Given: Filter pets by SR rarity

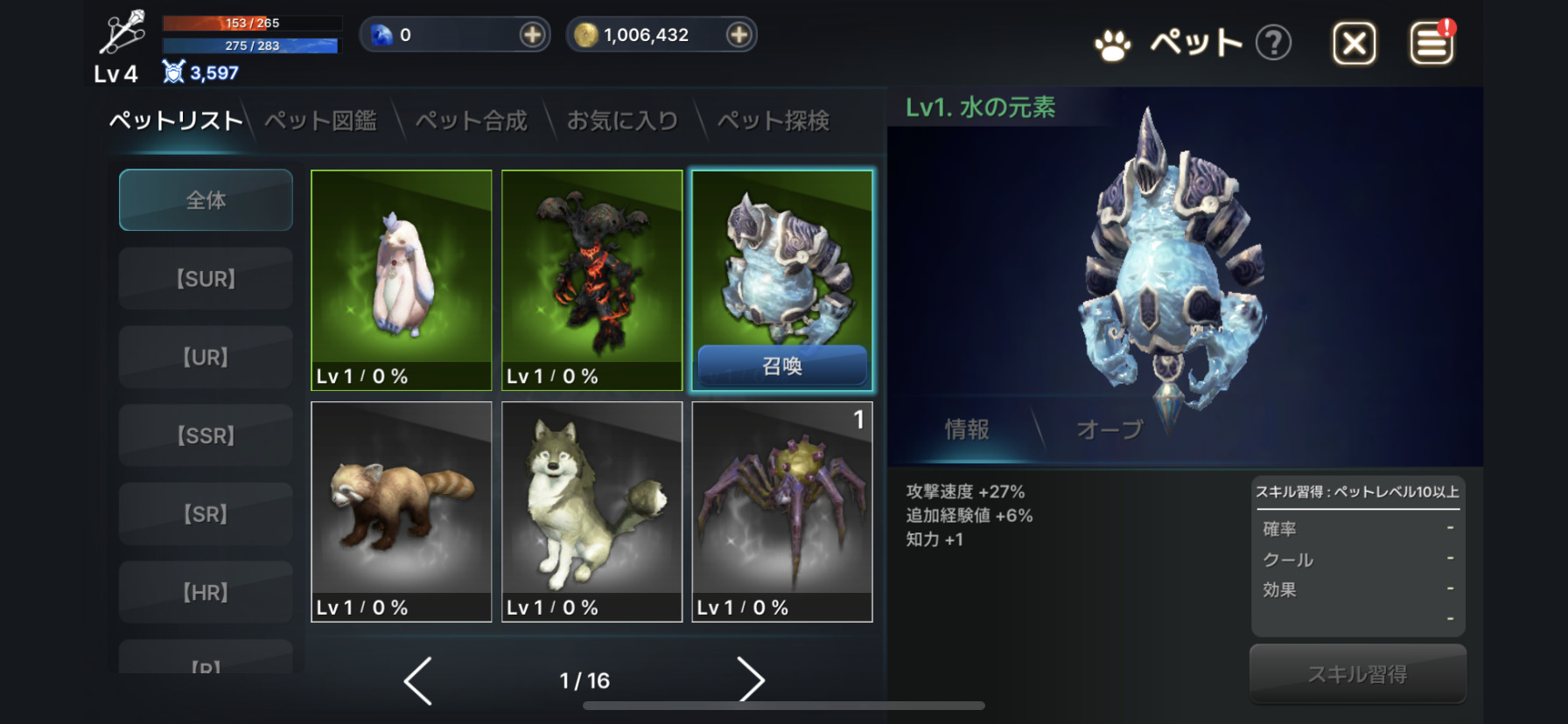Looking at the screenshot, I should click(206, 514).
